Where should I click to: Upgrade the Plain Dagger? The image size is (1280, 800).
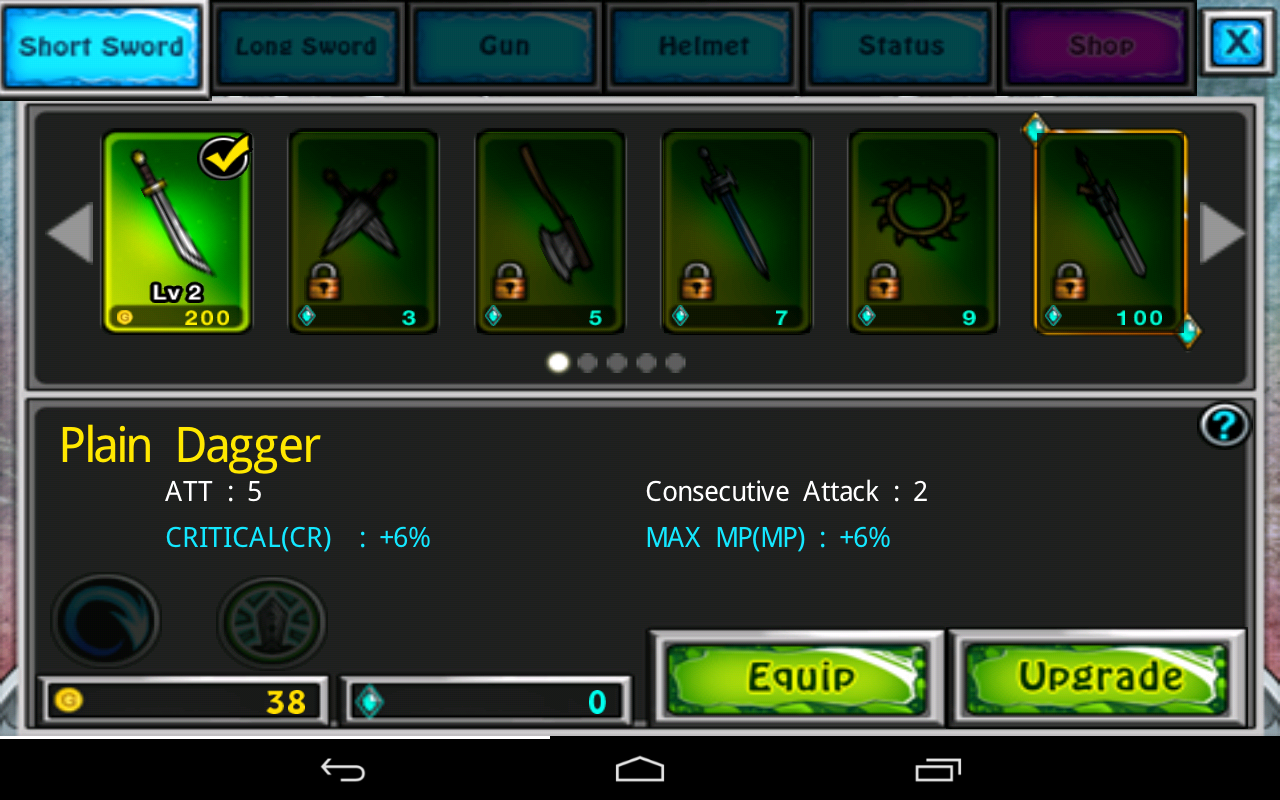[x=1097, y=678]
